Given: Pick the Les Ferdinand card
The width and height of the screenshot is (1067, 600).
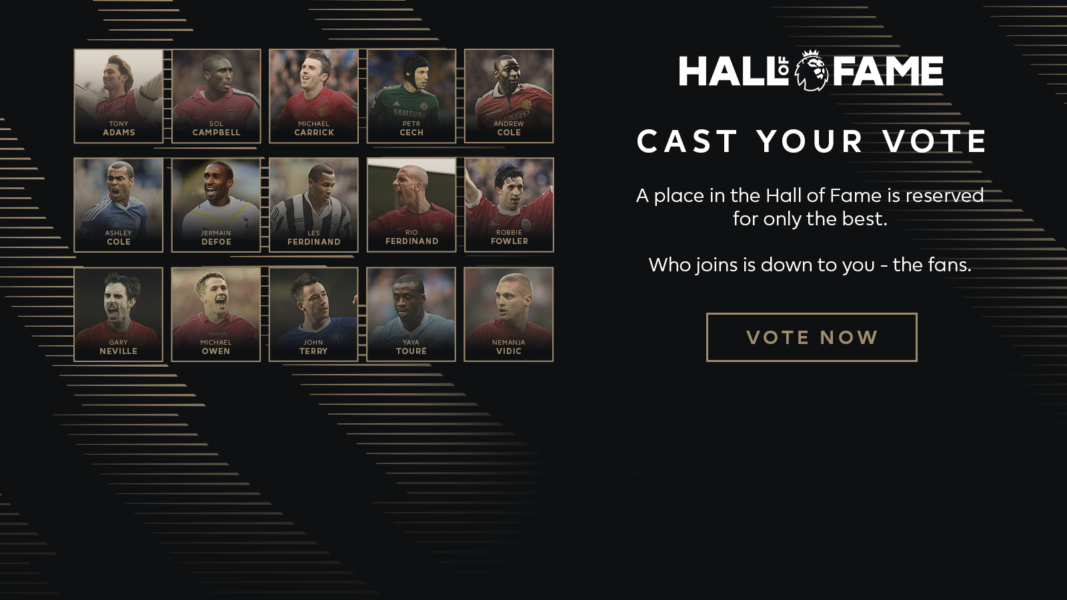Looking at the screenshot, I should pyautogui.click(x=314, y=205).
